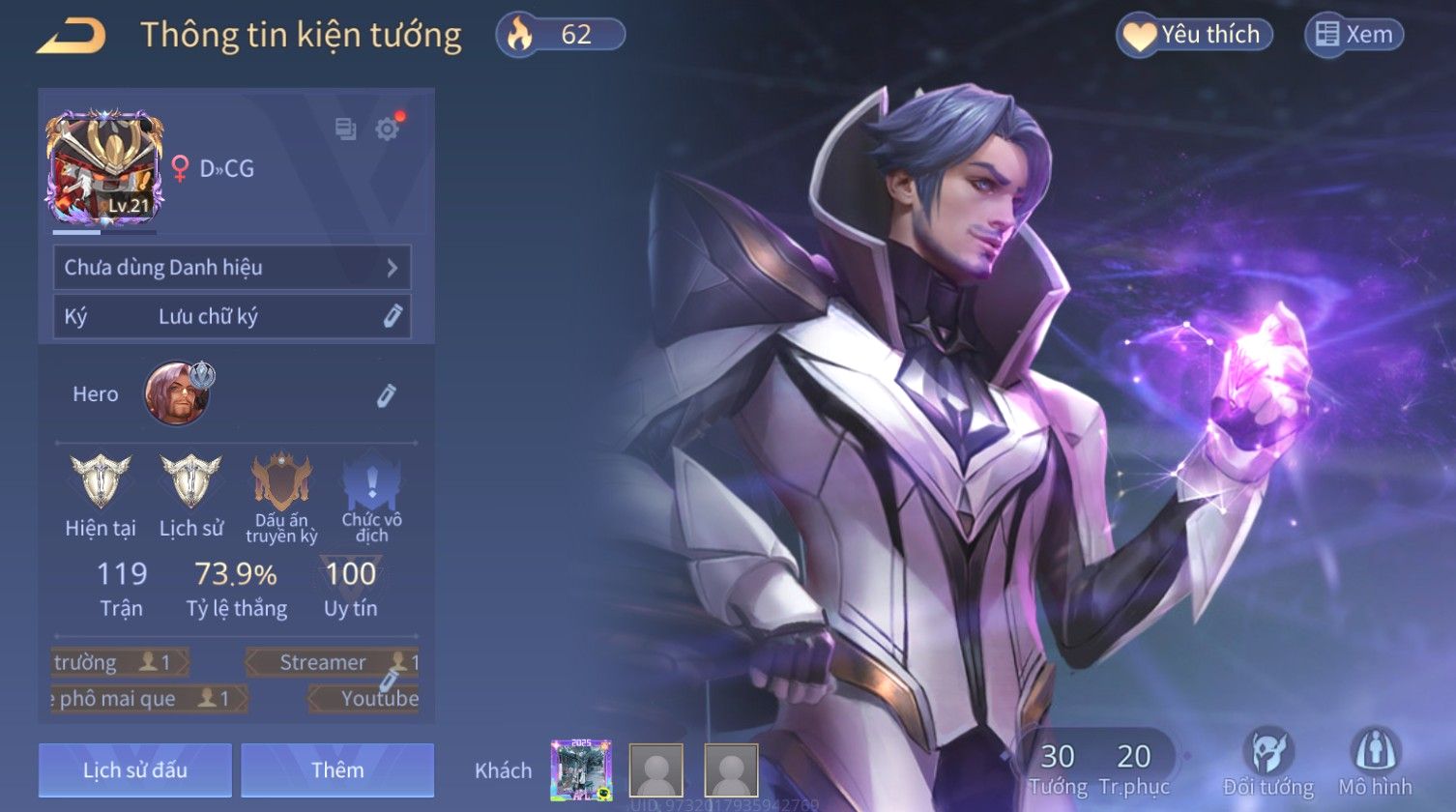Edit favorite hero with pencil icon

[x=386, y=395]
